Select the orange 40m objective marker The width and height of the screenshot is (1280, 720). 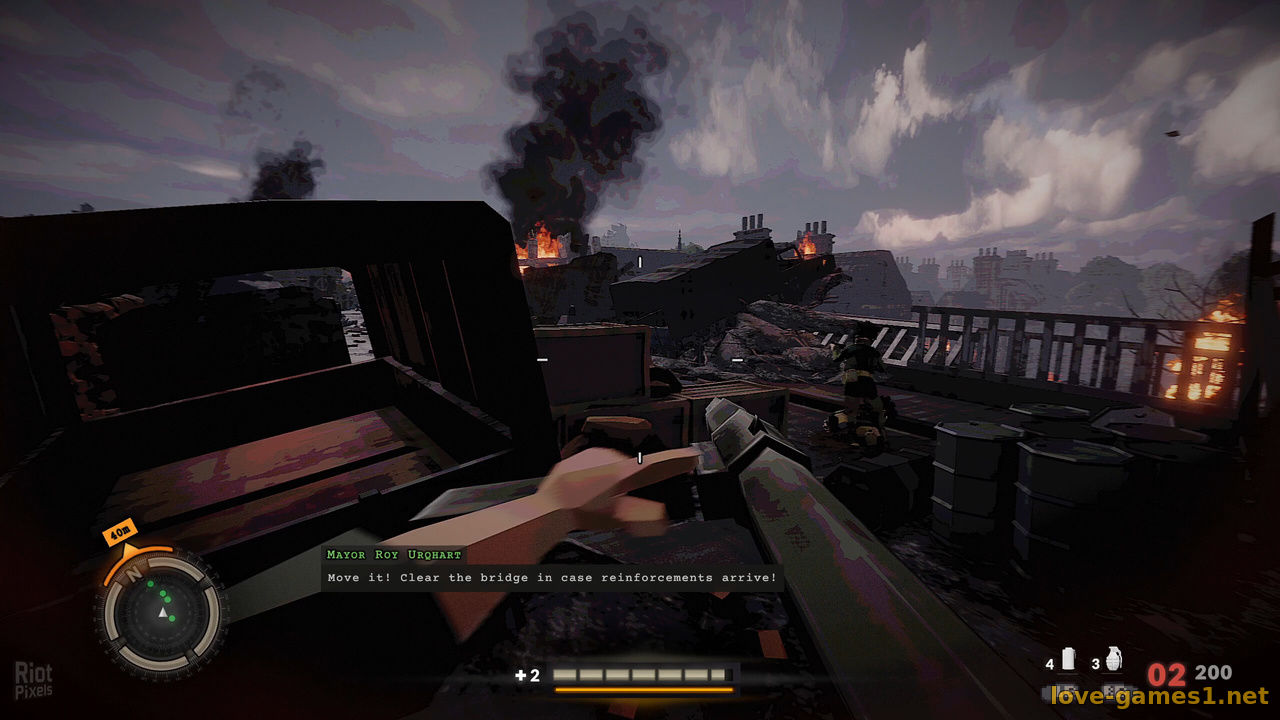point(120,534)
